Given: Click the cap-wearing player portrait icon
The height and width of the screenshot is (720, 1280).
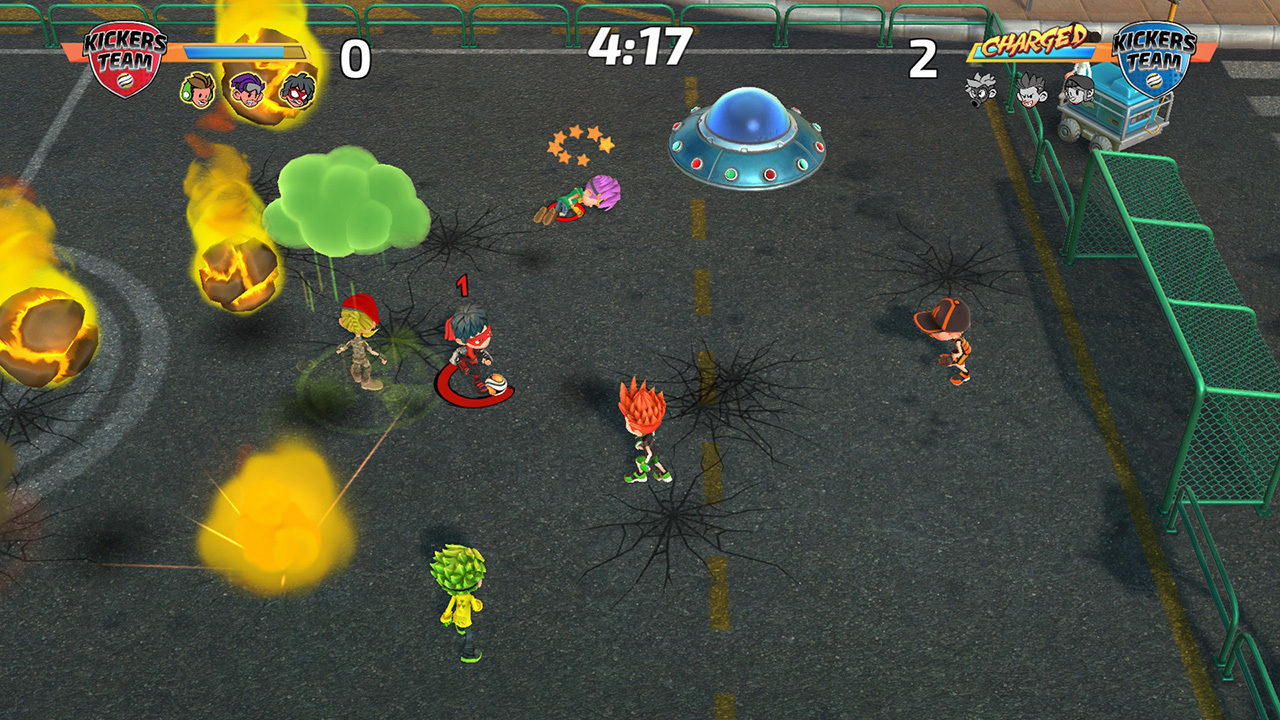Looking at the screenshot, I should 1080,92.
